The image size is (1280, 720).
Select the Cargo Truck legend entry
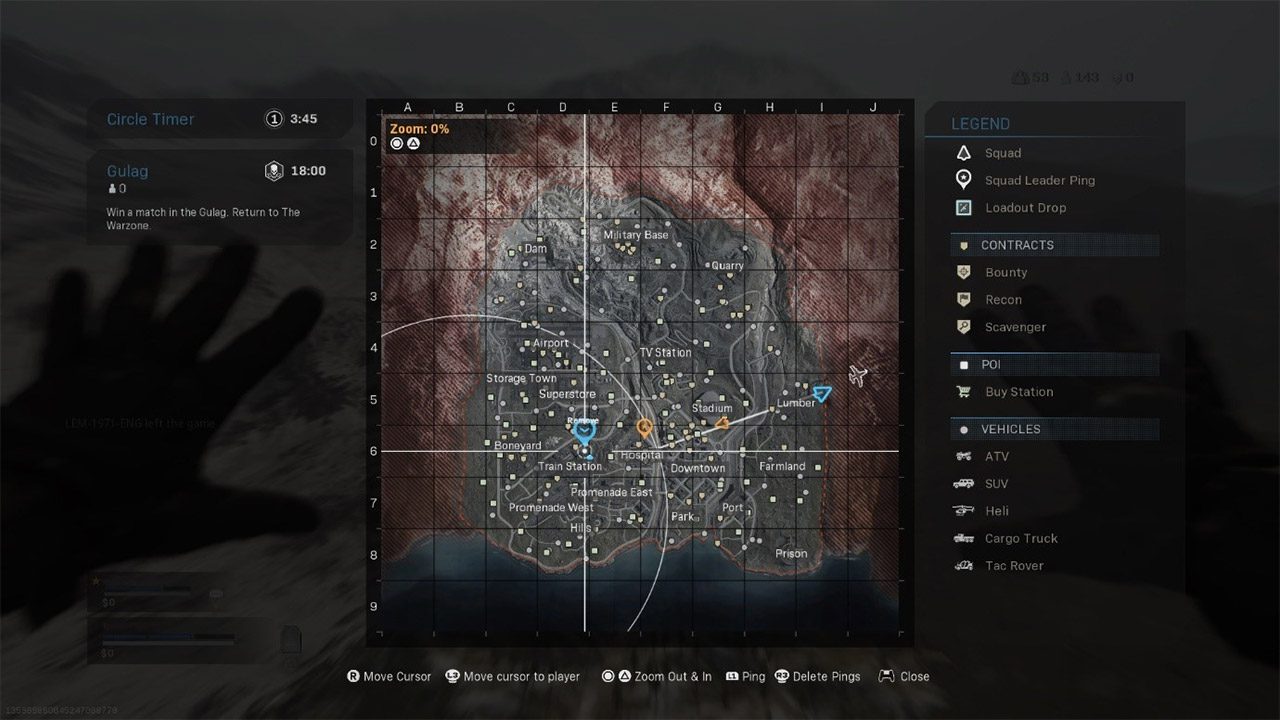click(1020, 538)
